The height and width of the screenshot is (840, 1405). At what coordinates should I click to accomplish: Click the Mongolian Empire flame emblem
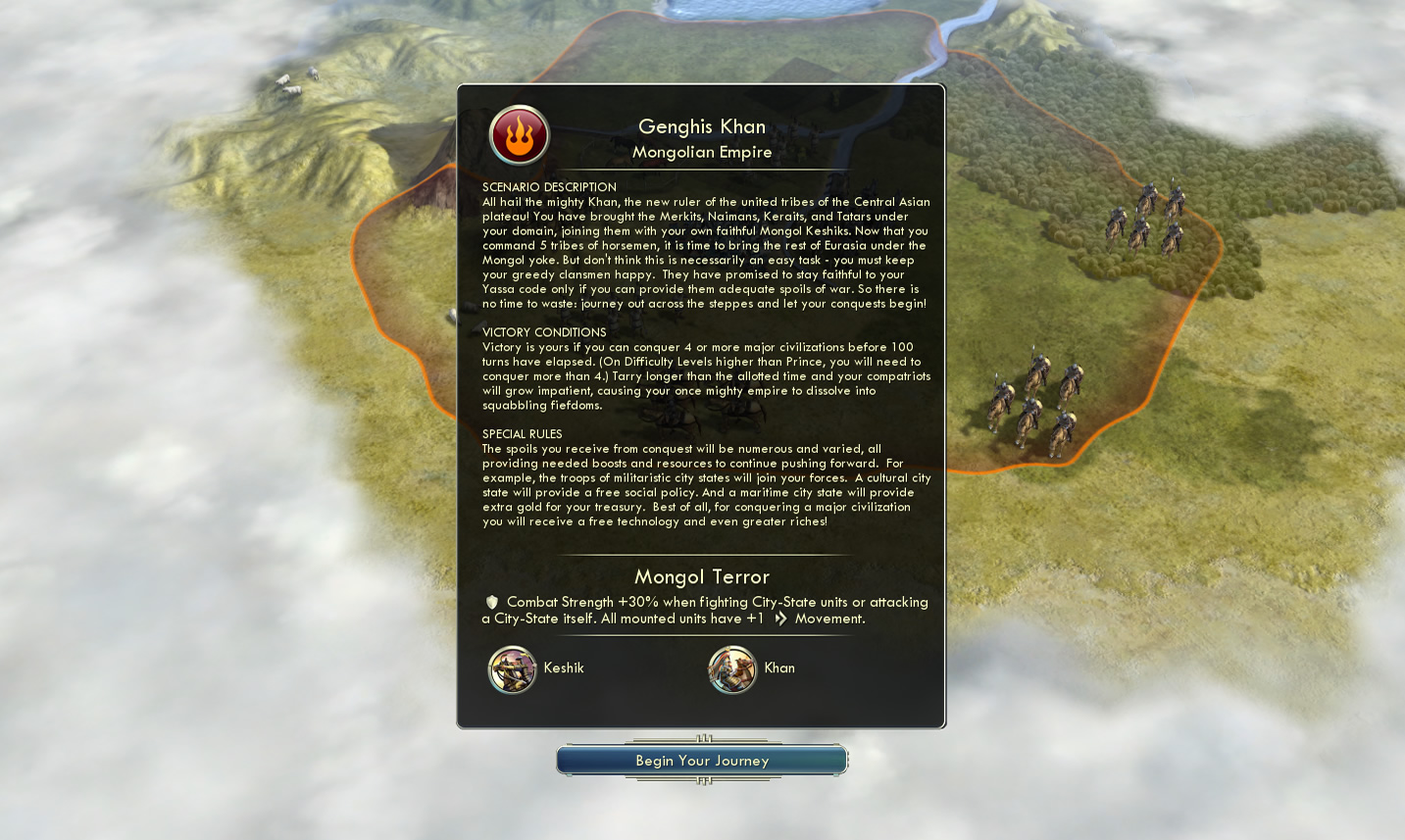tap(520, 135)
